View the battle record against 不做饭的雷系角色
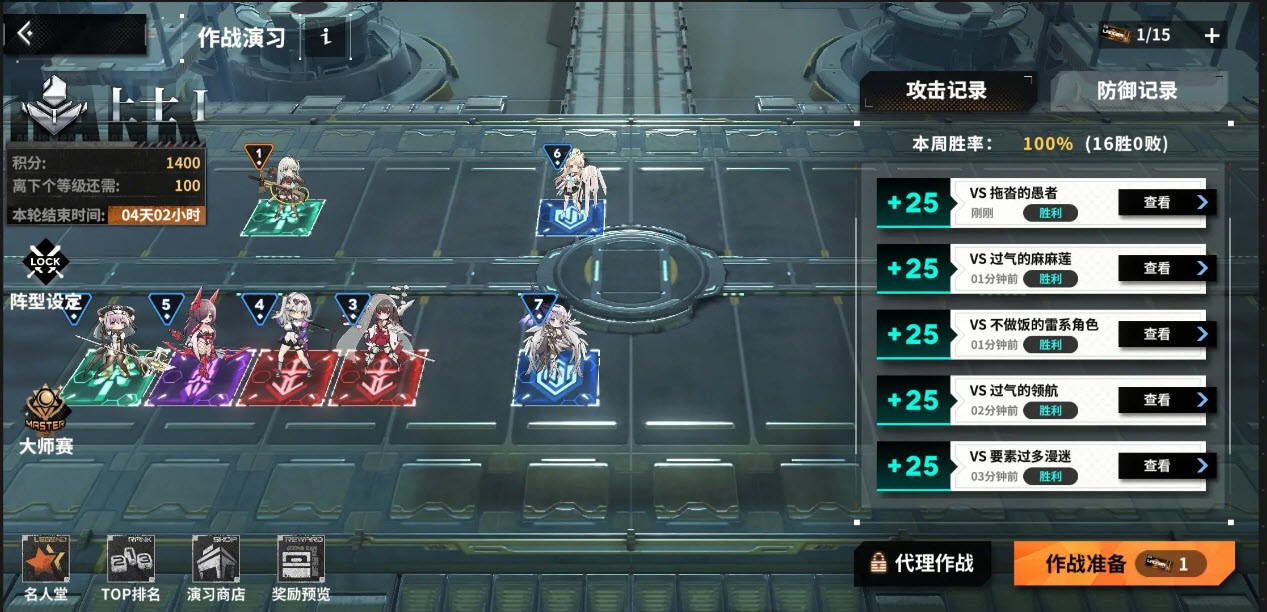Image resolution: width=1267 pixels, height=612 pixels. click(x=1165, y=335)
